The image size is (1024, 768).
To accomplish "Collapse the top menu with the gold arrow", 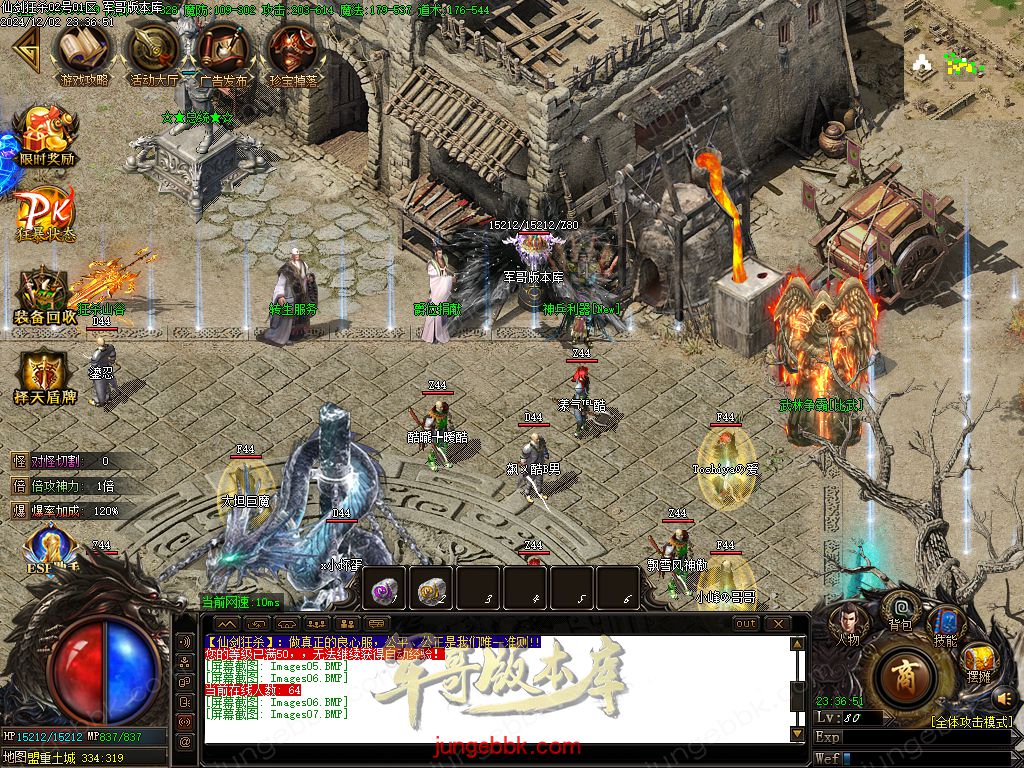I will [x=24, y=48].
